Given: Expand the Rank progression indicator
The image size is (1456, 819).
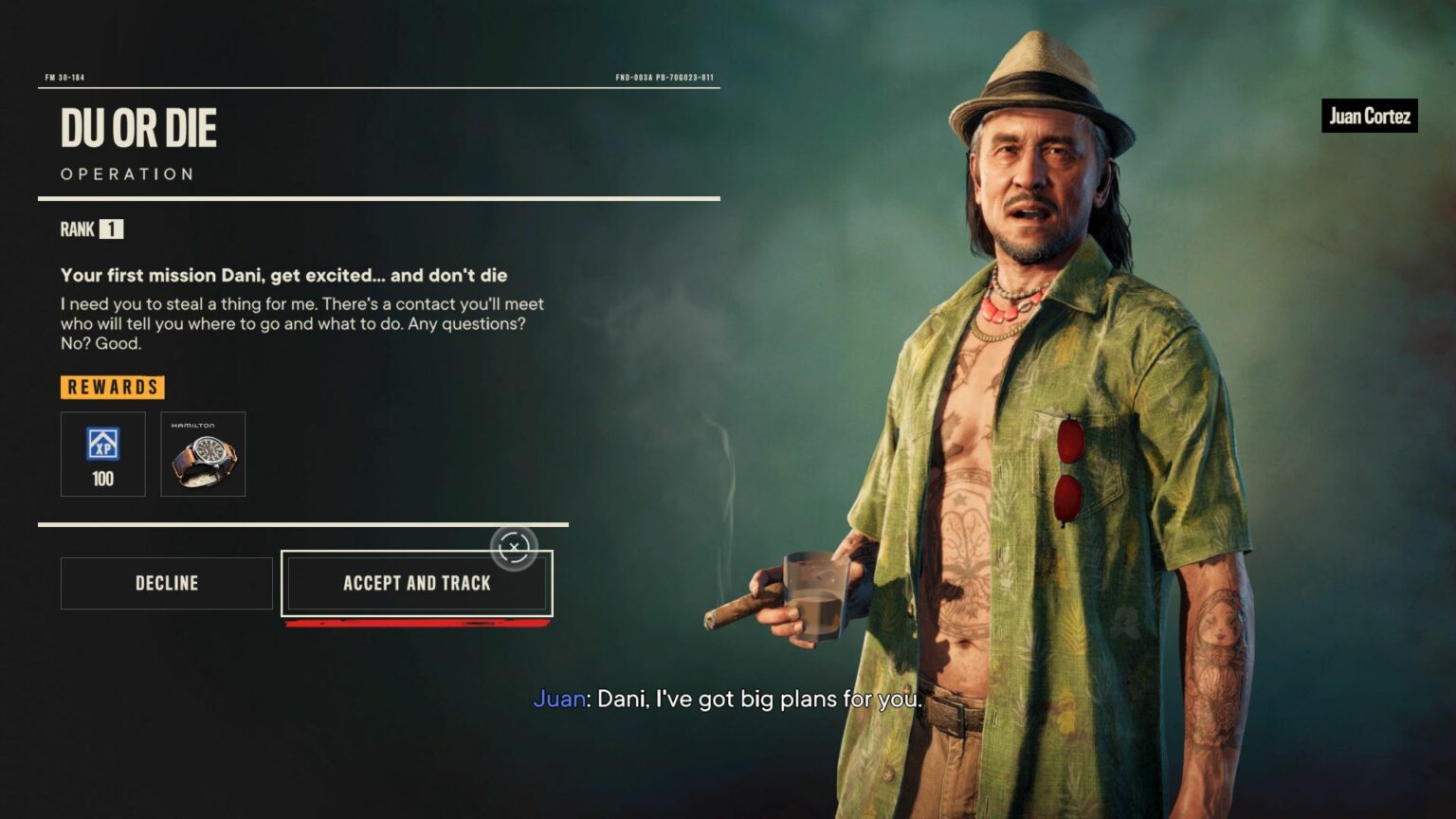Looking at the screenshot, I should click(x=91, y=228).
